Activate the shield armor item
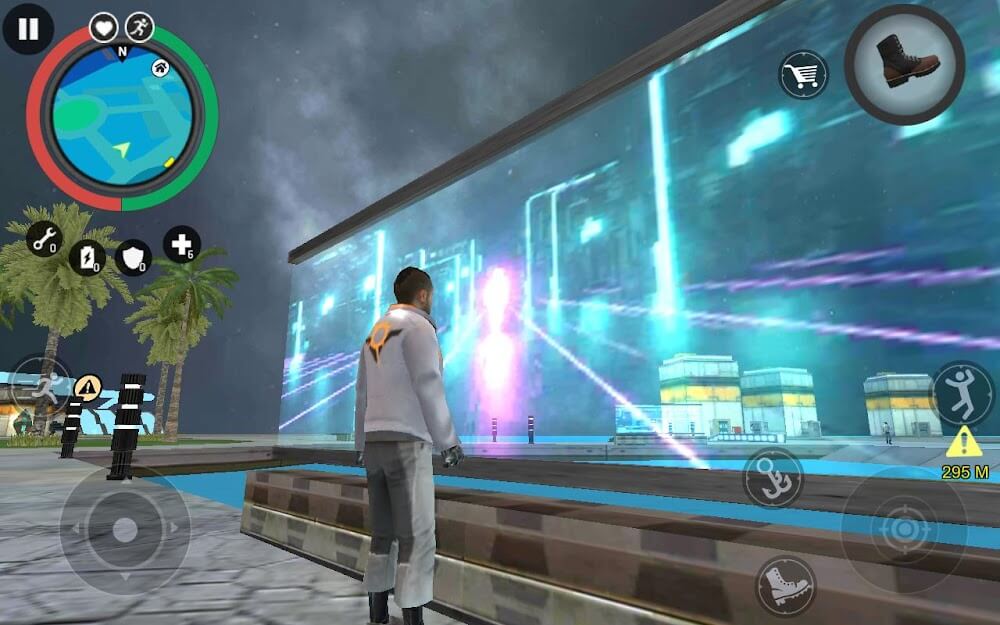Image resolution: width=1000 pixels, height=625 pixels. pyautogui.click(x=132, y=257)
